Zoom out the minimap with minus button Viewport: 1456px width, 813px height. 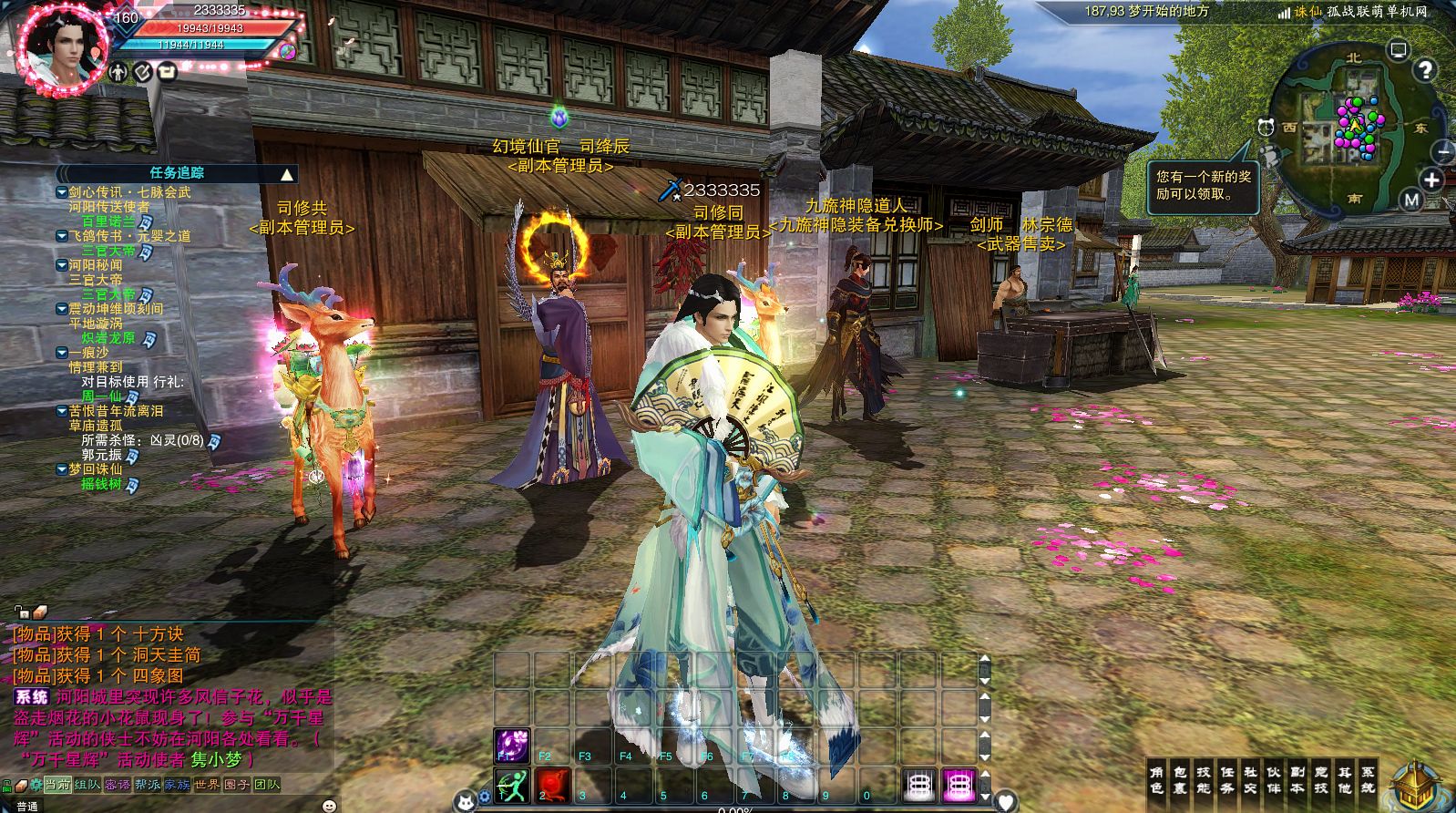1443,151
